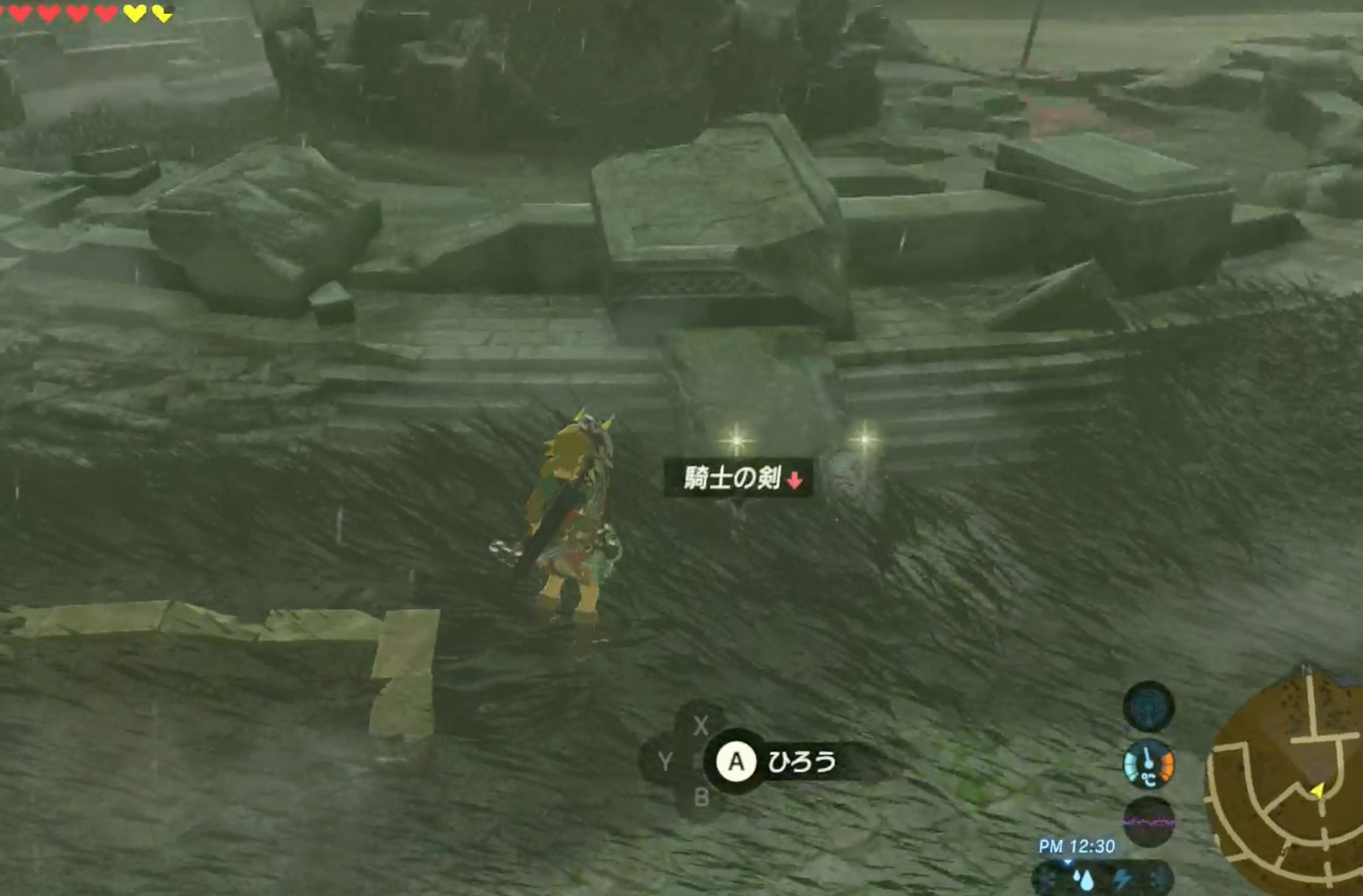Toggle the first yellow heart in the health bar

coord(134,13)
